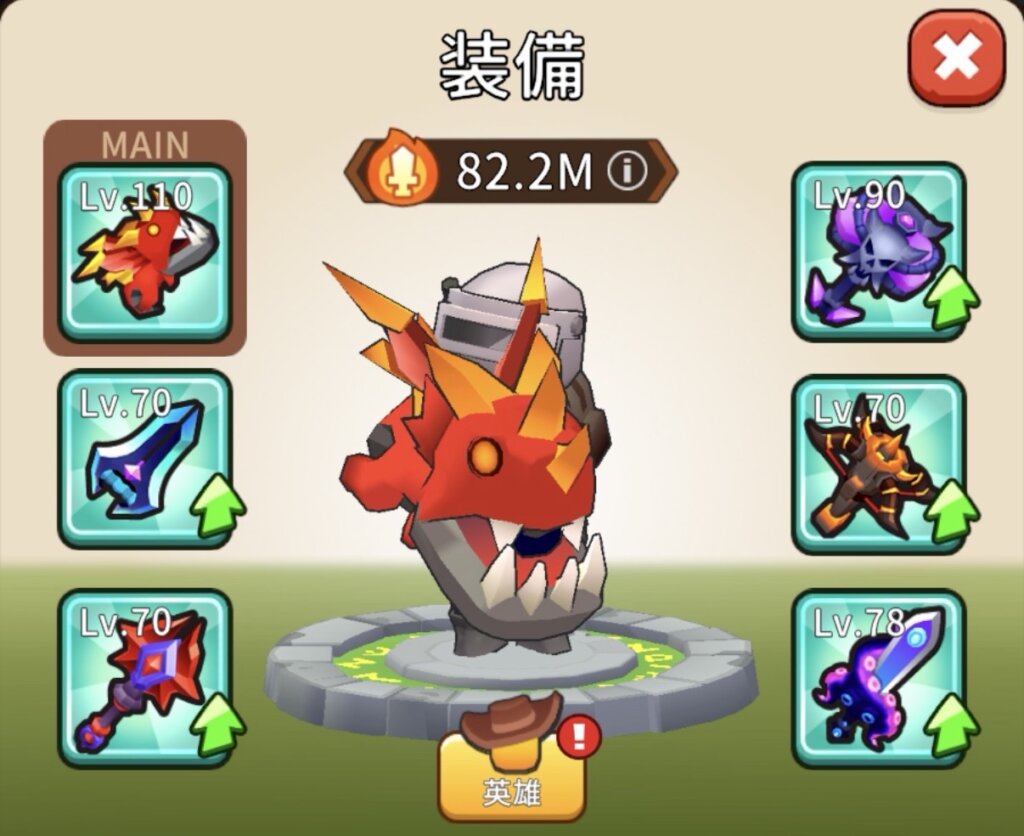
Task: Pick the Lv.70 lava crossbow slot
Action: (879, 464)
